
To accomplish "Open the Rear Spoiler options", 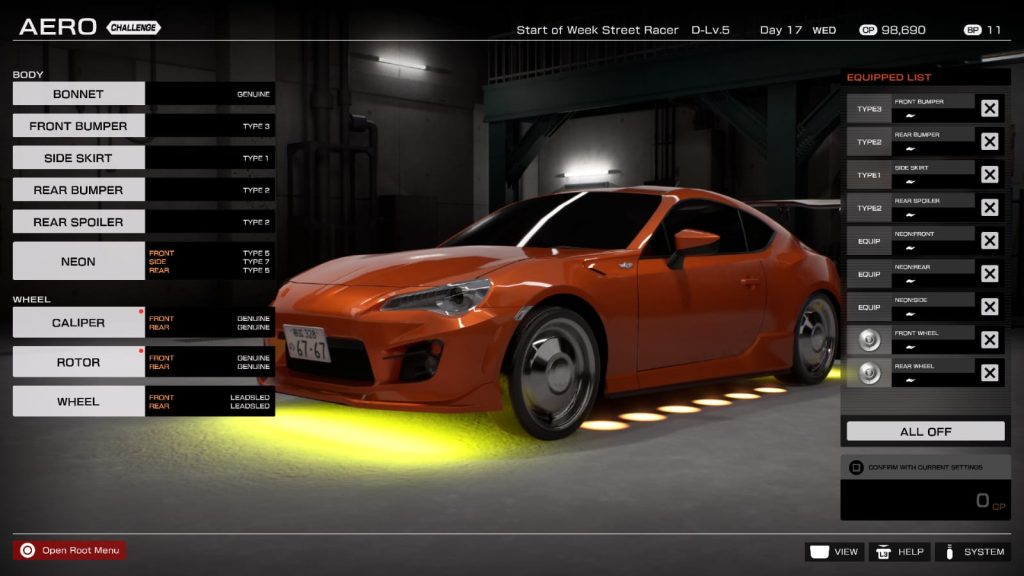I will tap(79, 222).
